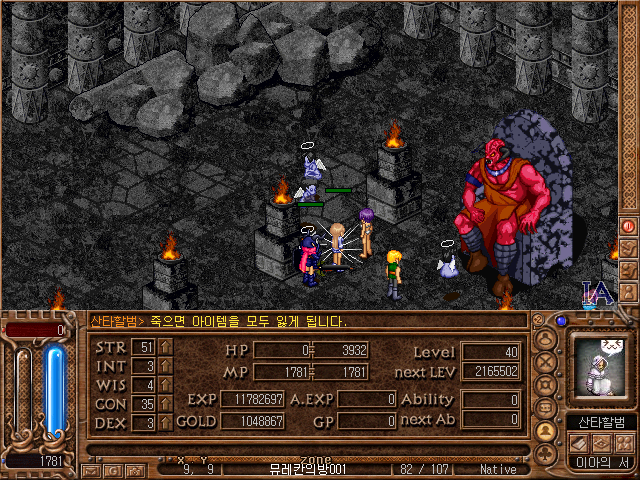The height and width of the screenshot is (480, 640).
Task: Click the clover club round button
Action: [546, 453]
